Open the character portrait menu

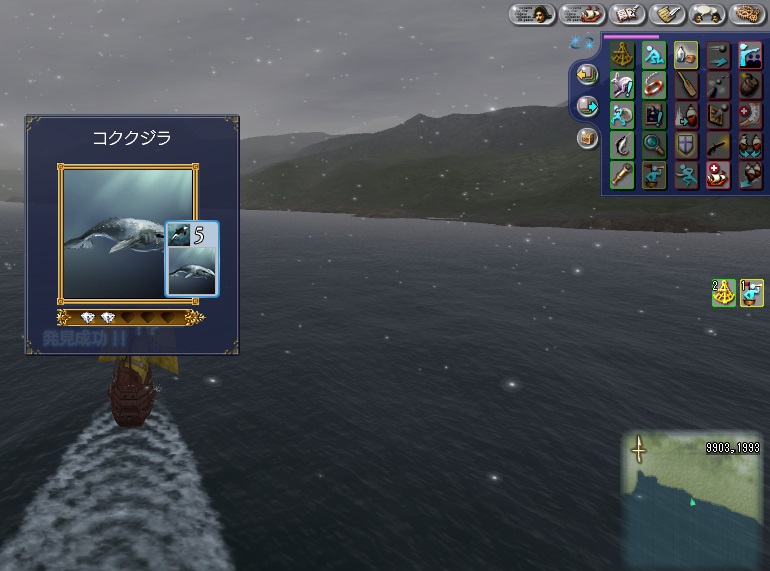(x=532, y=14)
